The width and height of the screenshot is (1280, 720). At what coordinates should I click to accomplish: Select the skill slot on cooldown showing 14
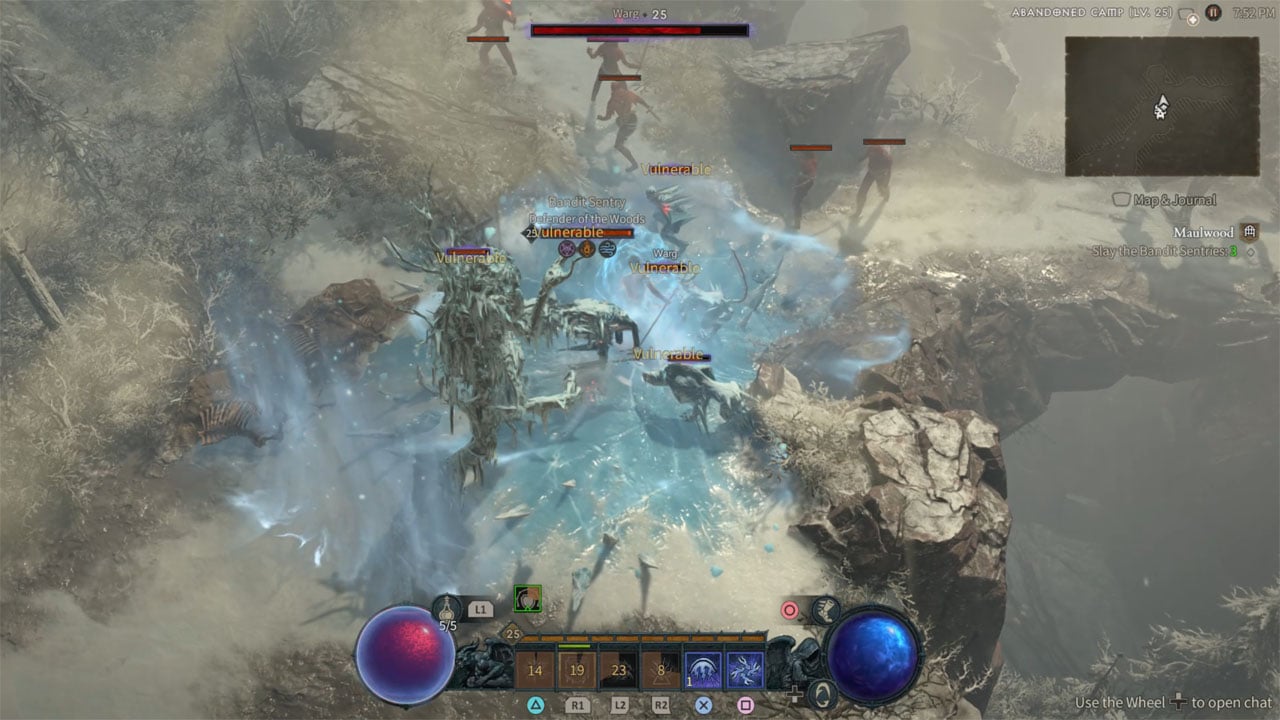[x=535, y=671]
